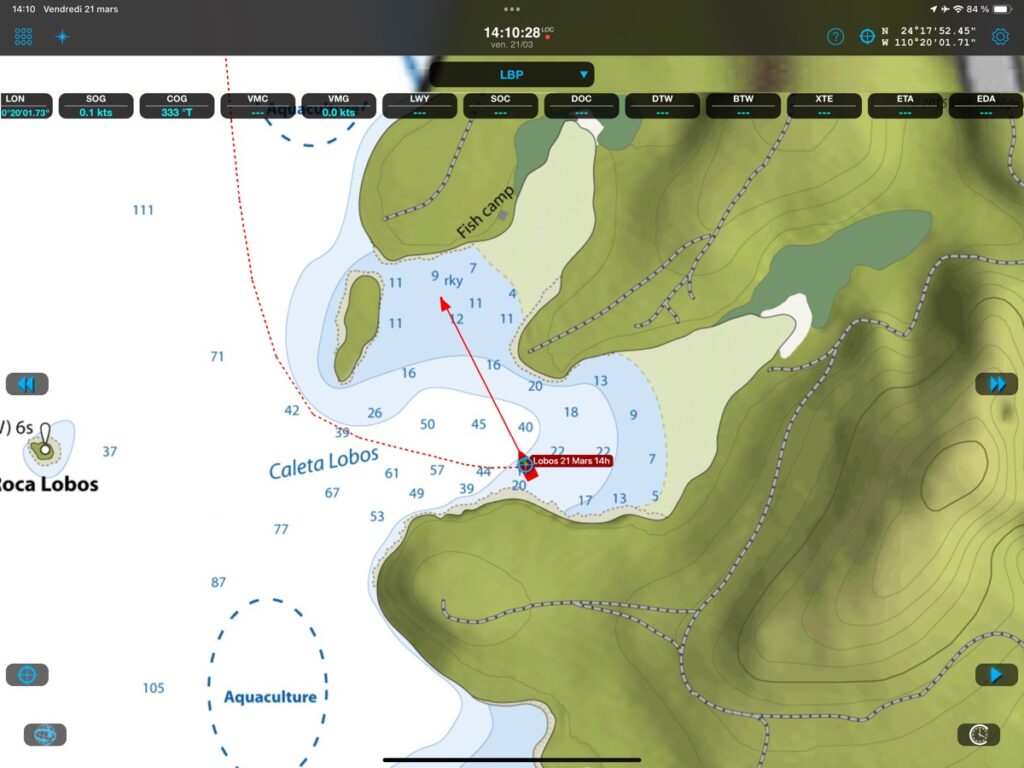Tap the 14:10:28 time display
Image resolution: width=1024 pixels, height=768 pixels.
tap(512, 33)
